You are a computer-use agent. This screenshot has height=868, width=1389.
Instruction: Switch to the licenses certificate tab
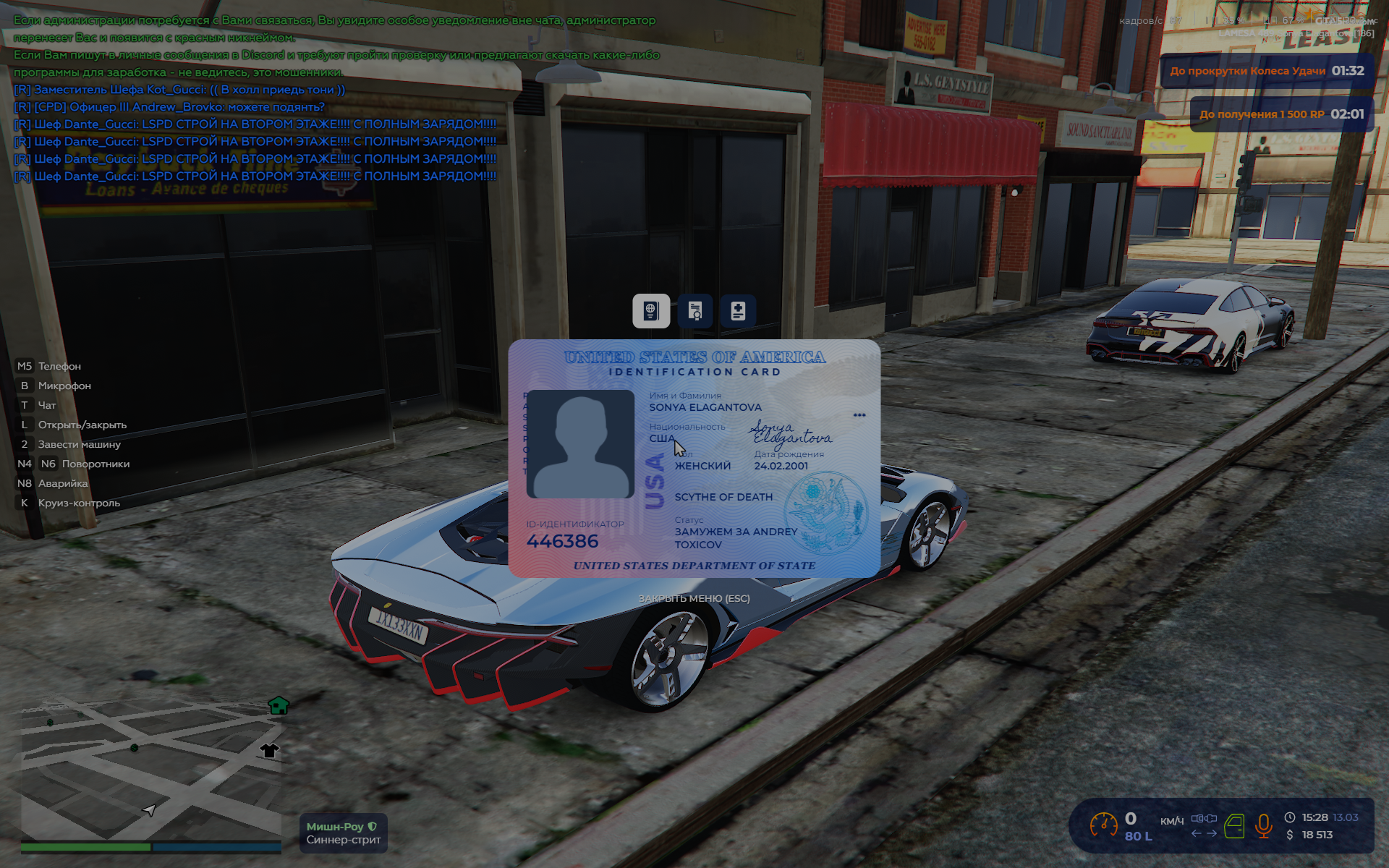click(x=695, y=311)
